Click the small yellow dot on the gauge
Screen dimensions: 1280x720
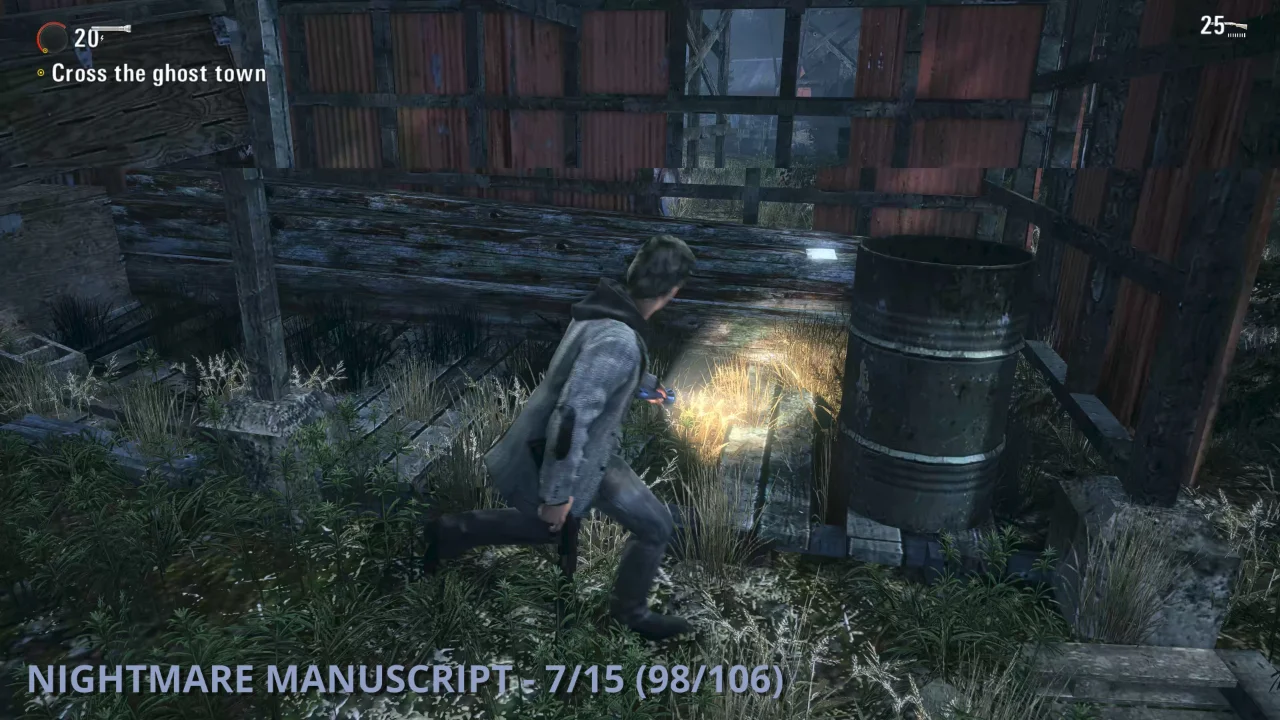pyautogui.click(x=46, y=50)
